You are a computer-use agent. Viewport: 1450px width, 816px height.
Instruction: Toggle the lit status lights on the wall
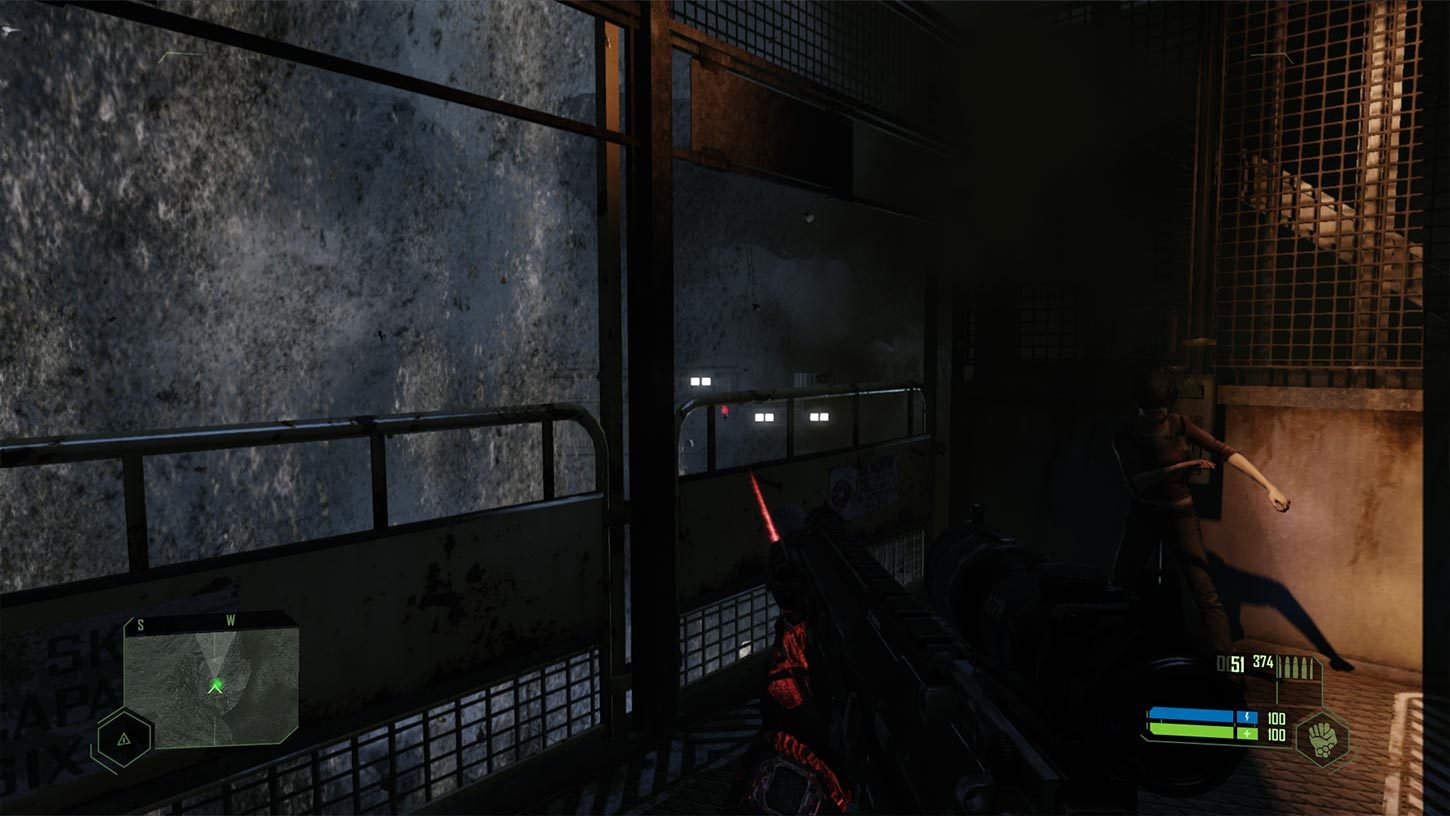762,417
